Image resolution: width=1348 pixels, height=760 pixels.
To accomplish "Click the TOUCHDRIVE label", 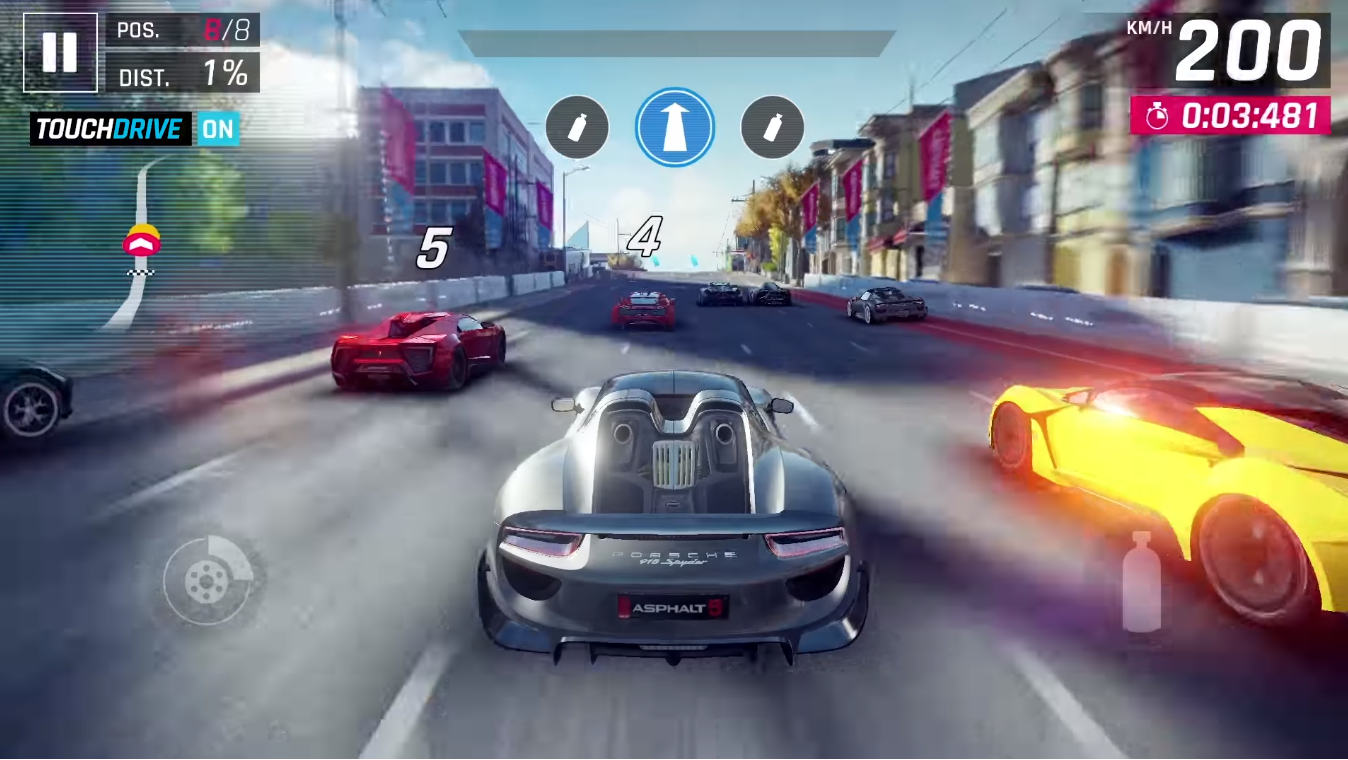I will (x=108, y=129).
